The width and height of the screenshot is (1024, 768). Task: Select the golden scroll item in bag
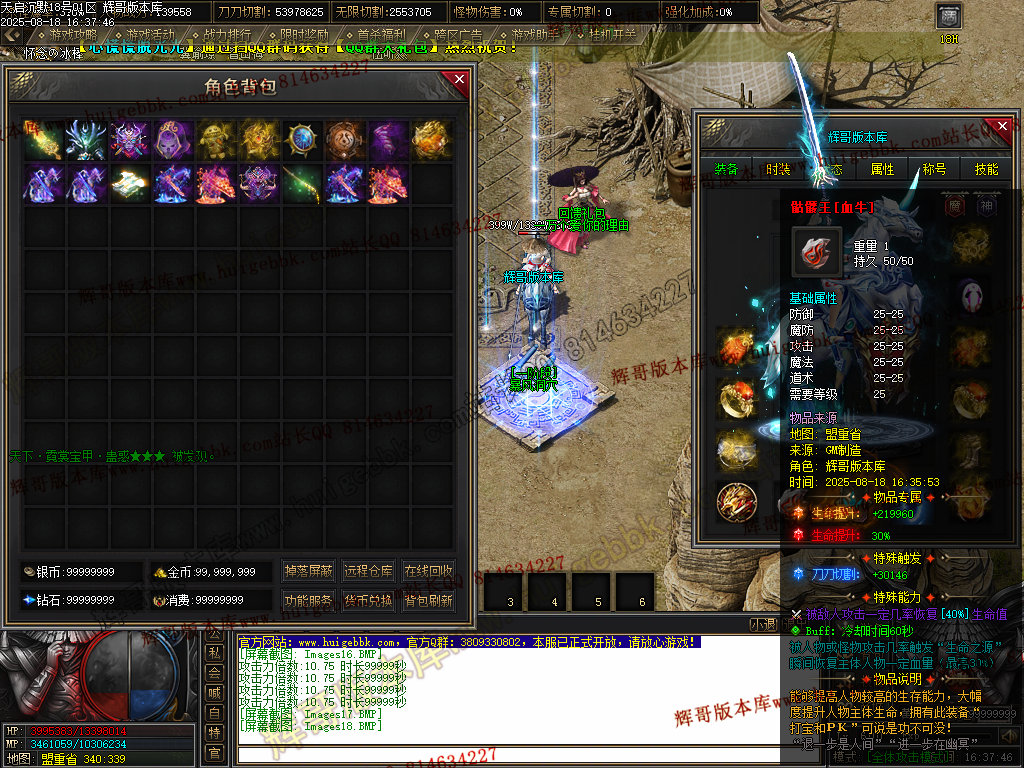point(128,184)
